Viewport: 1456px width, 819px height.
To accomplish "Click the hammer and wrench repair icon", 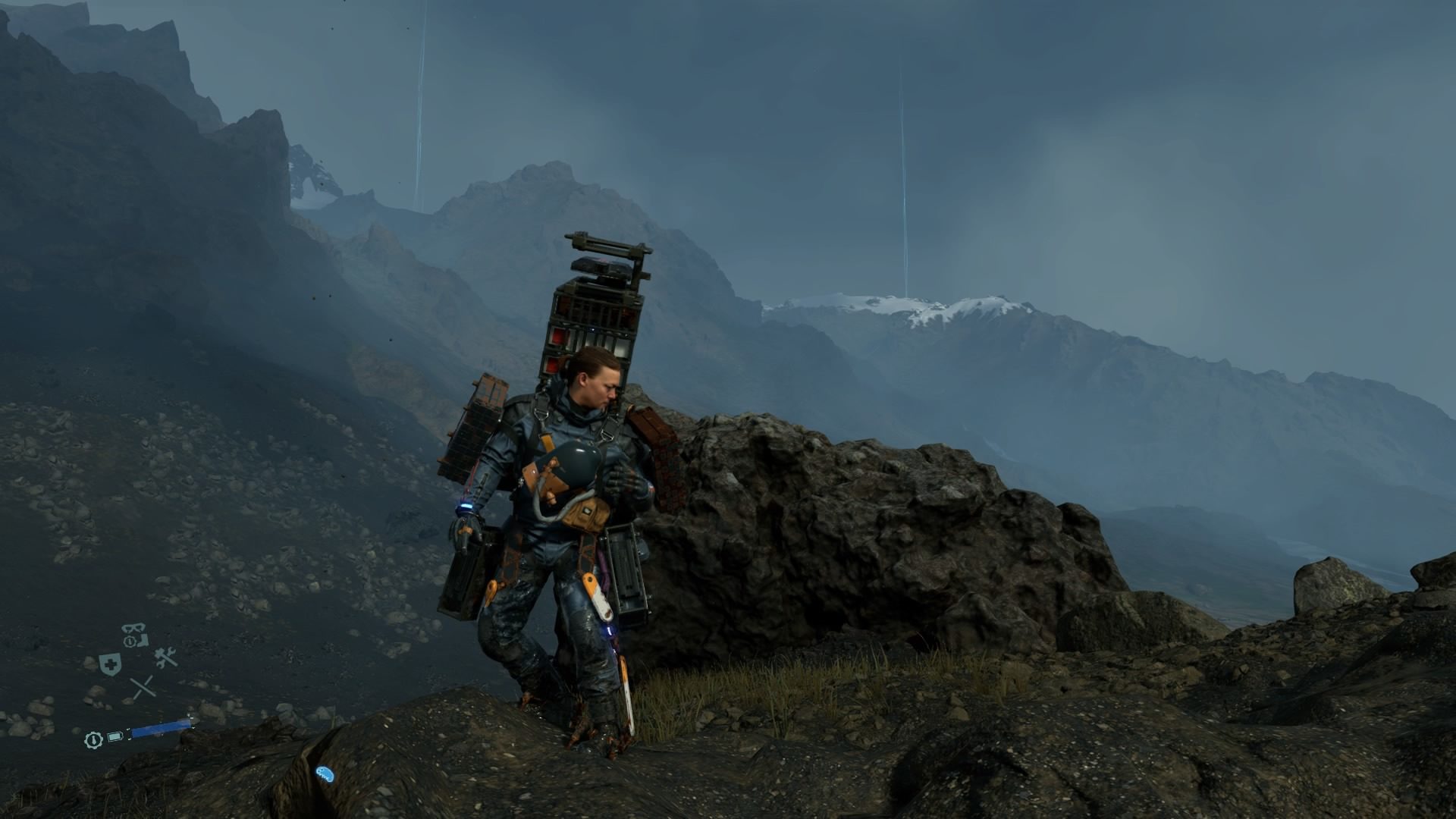I will [164, 658].
